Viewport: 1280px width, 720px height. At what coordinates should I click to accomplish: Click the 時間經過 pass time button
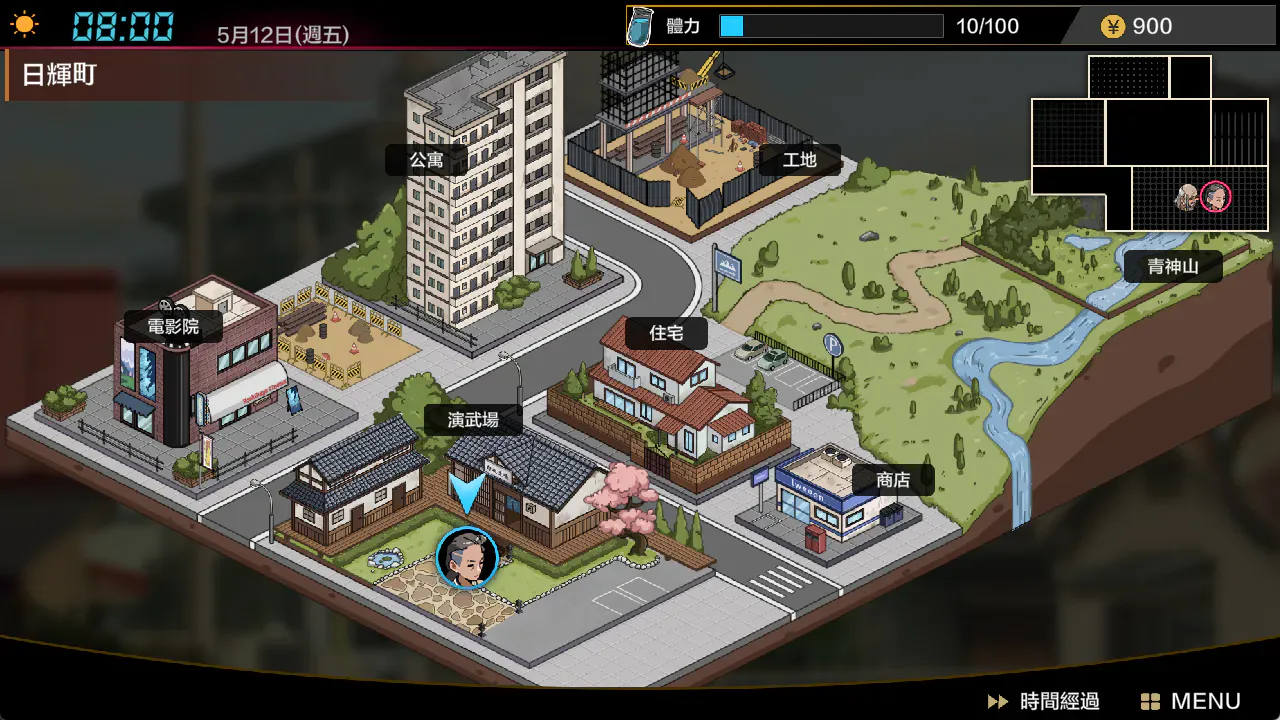coord(1044,701)
